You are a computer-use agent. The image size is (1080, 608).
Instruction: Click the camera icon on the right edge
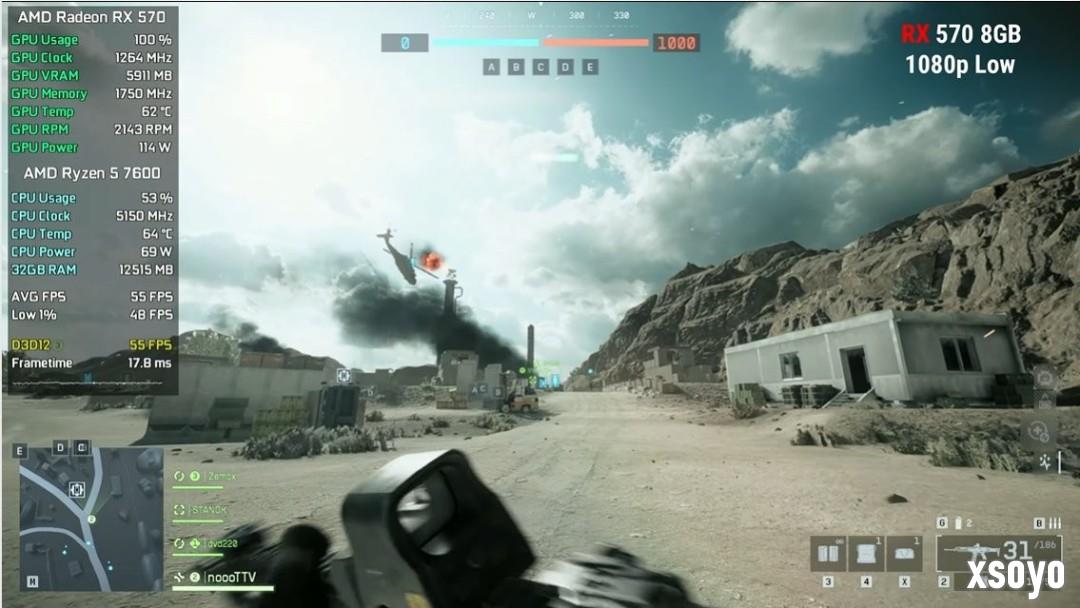1044,378
